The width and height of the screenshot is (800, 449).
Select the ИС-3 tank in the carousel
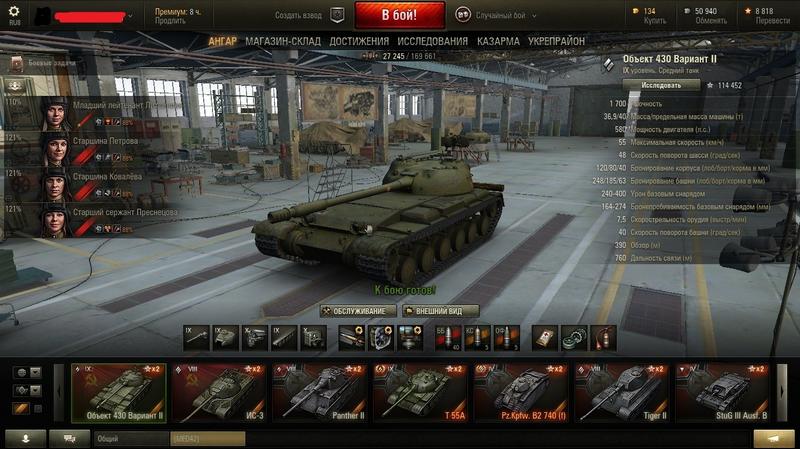219,391
